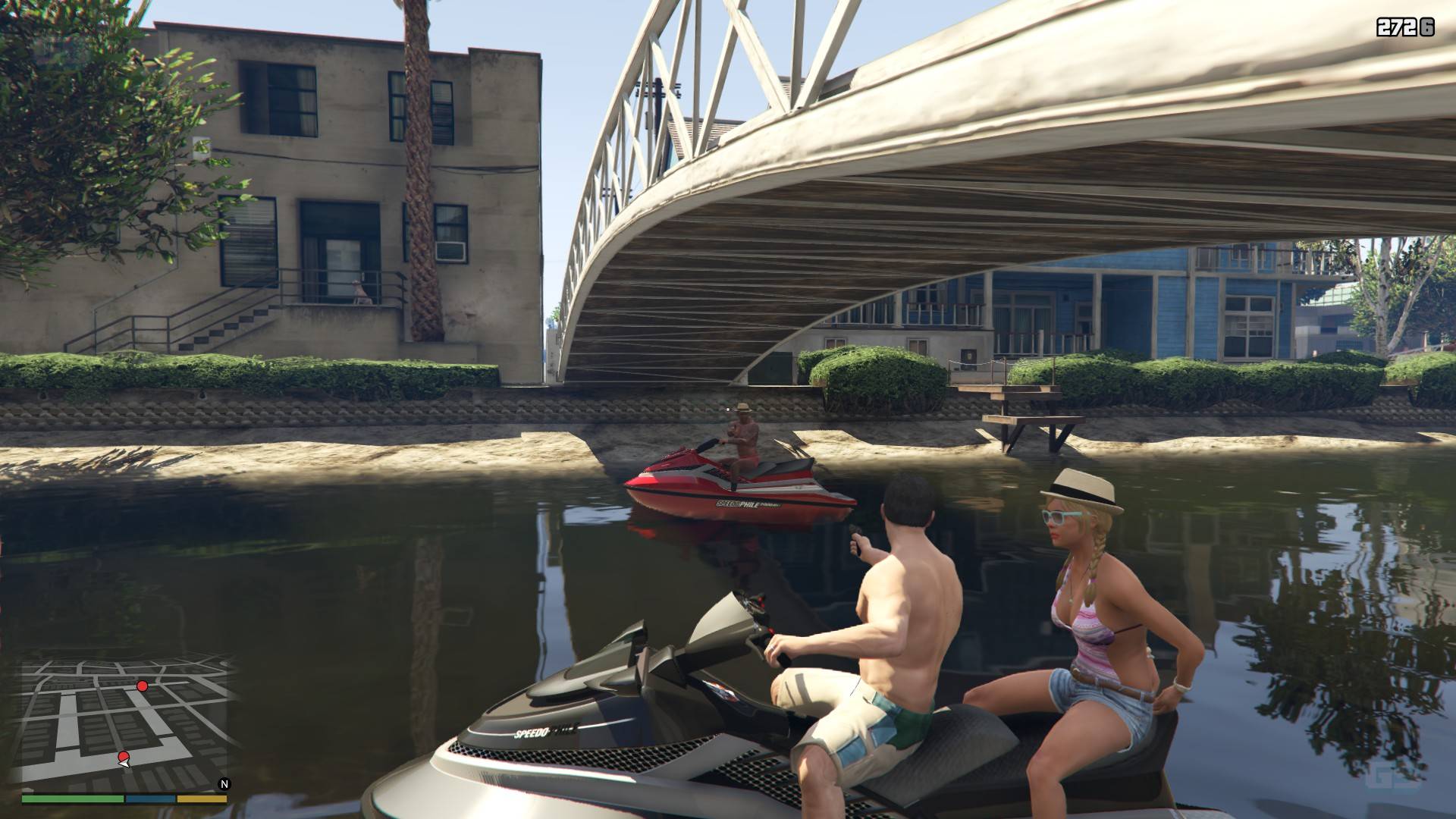Click the north compass marker on minimap
1456x819 pixels.
coord(224,784)
